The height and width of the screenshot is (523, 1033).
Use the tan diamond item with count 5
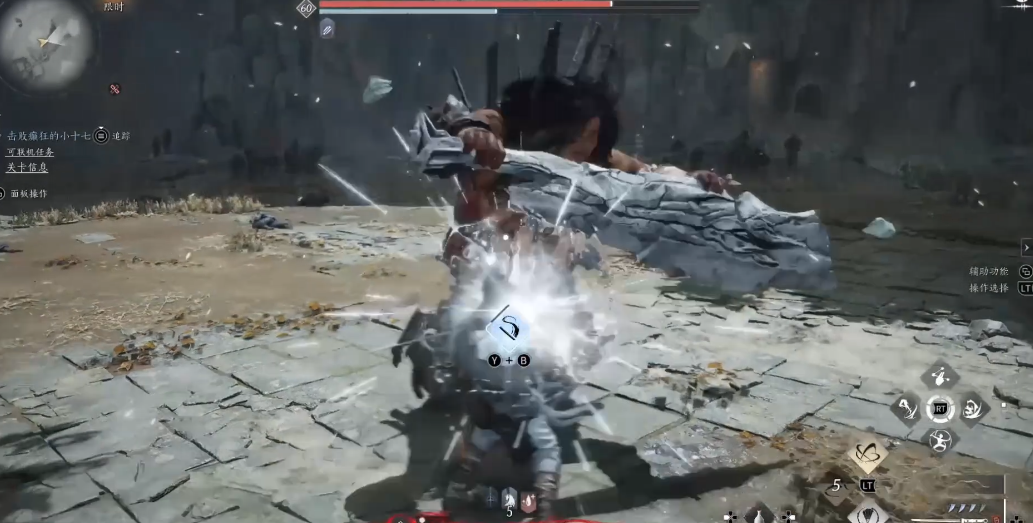click(868, 456)
